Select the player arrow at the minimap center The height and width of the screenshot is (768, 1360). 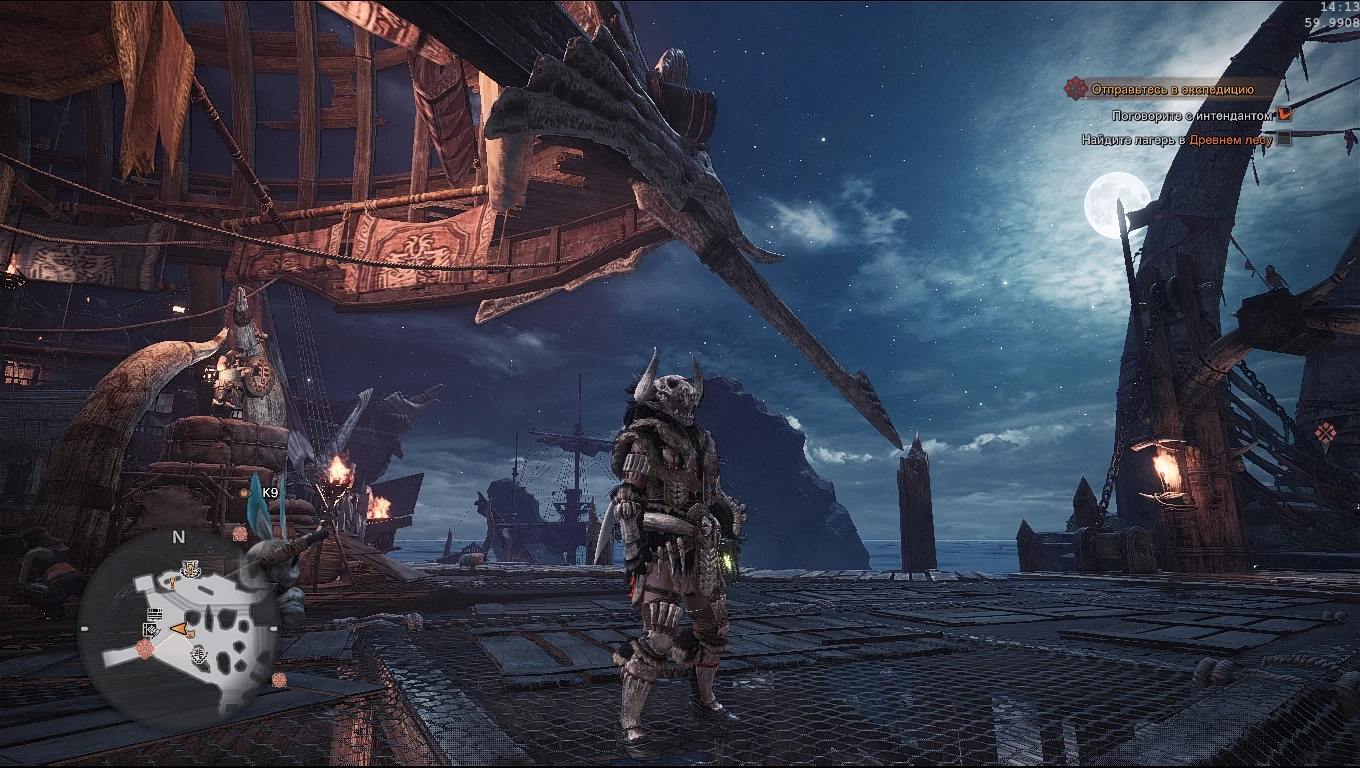[x=177, y=627]
